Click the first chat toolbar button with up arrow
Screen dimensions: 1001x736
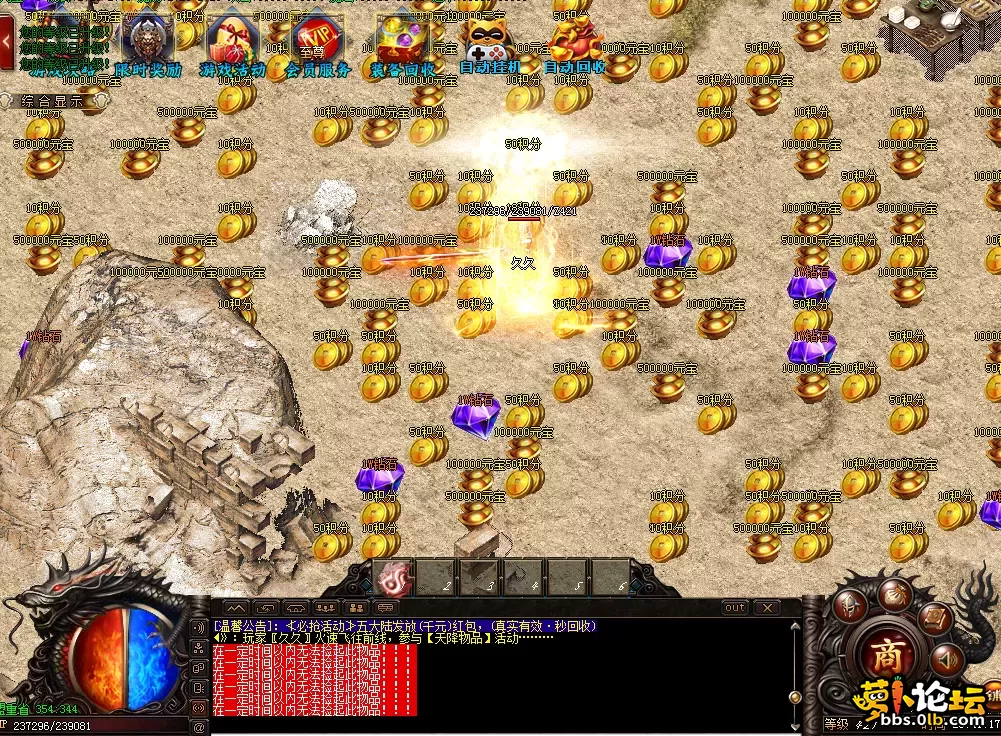click(234, 607)
